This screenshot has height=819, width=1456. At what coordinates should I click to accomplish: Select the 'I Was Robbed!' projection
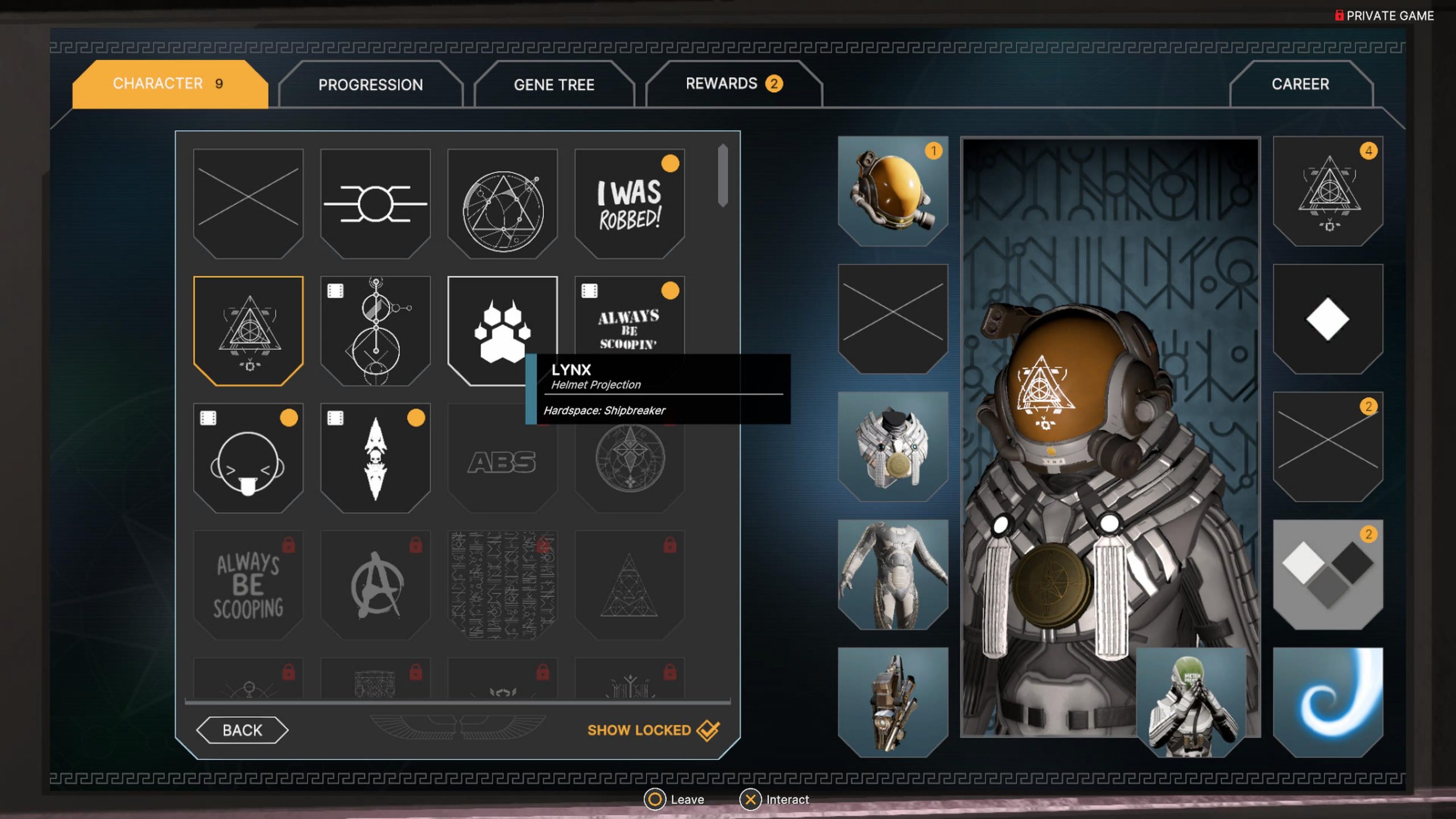tap(630, 204)
